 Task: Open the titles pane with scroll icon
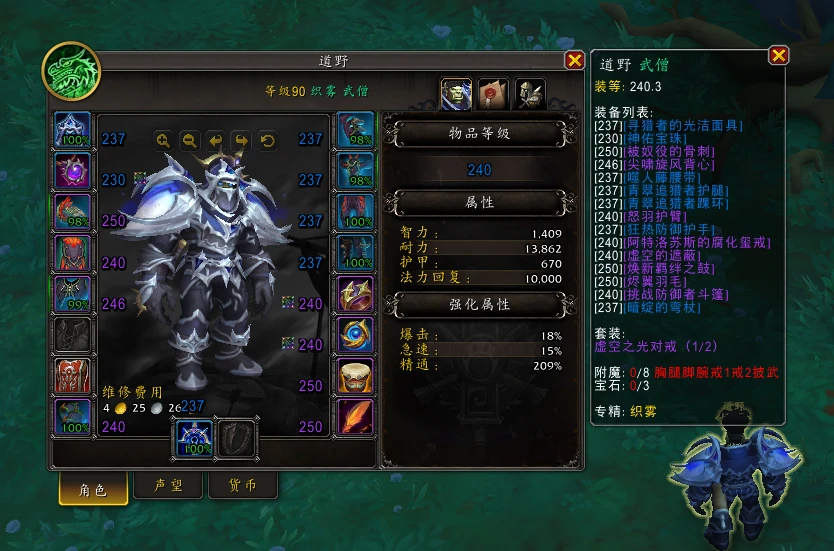tap(493, 93)
